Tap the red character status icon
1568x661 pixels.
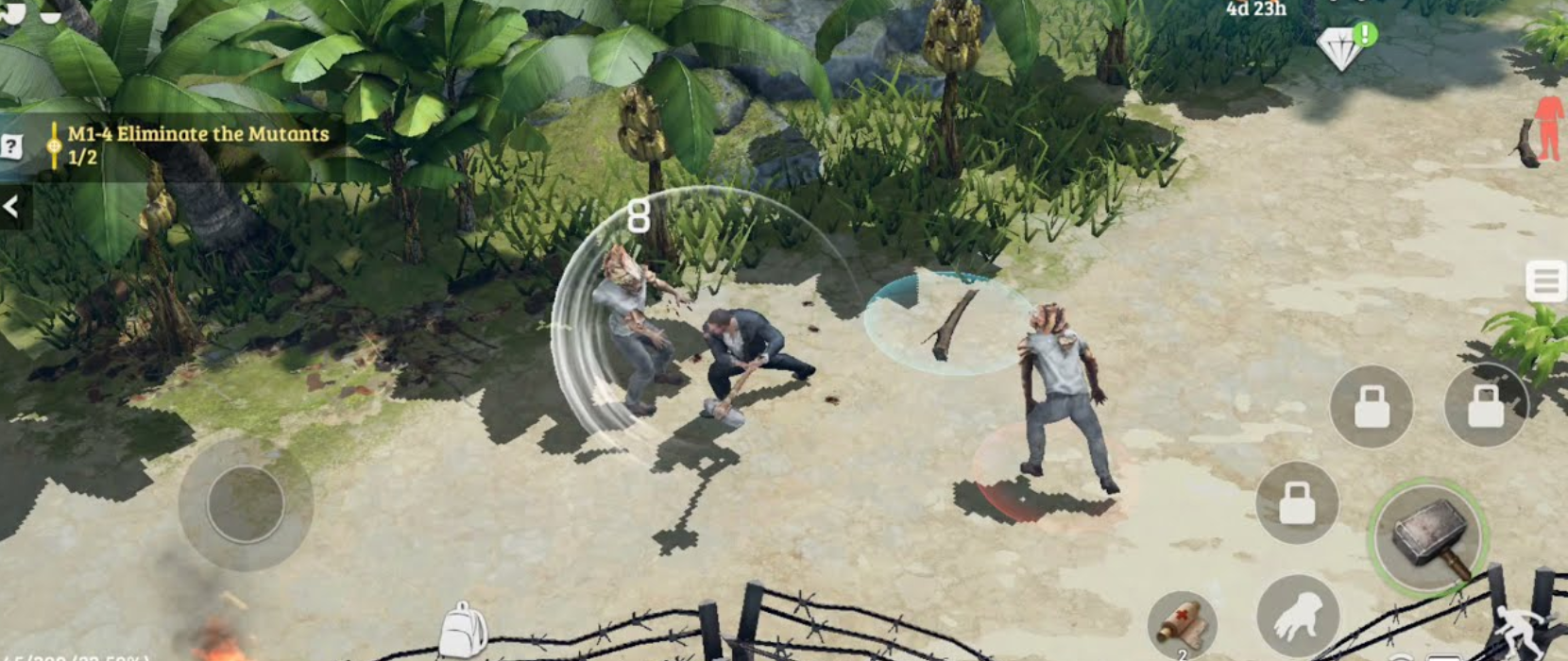tap(1547, 129)
